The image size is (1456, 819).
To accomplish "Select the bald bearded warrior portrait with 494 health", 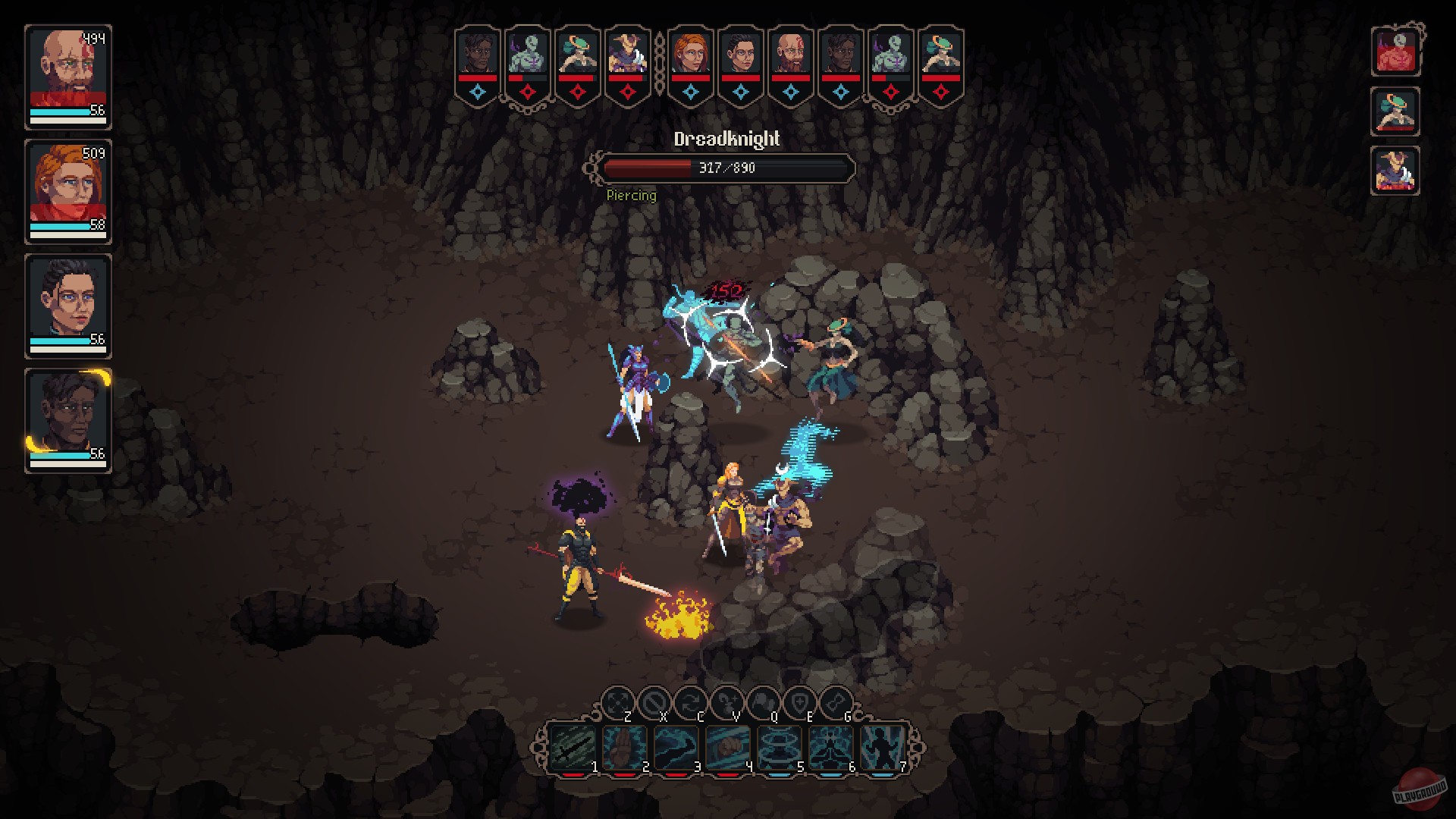I will pos(68,67).
